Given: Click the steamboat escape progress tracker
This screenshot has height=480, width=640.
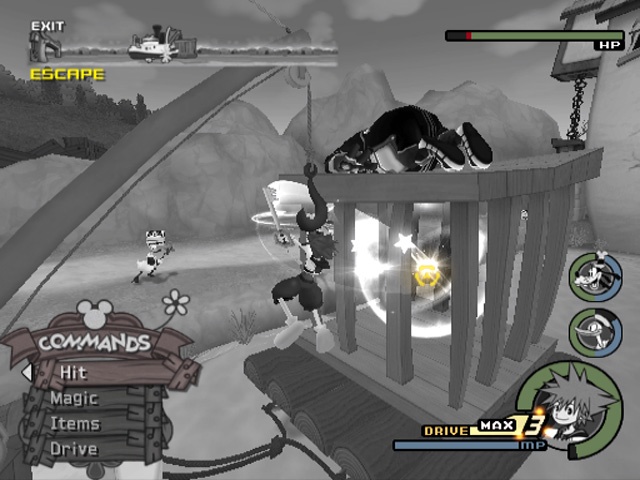Looking at the screenshot, I should click(181, 43).
